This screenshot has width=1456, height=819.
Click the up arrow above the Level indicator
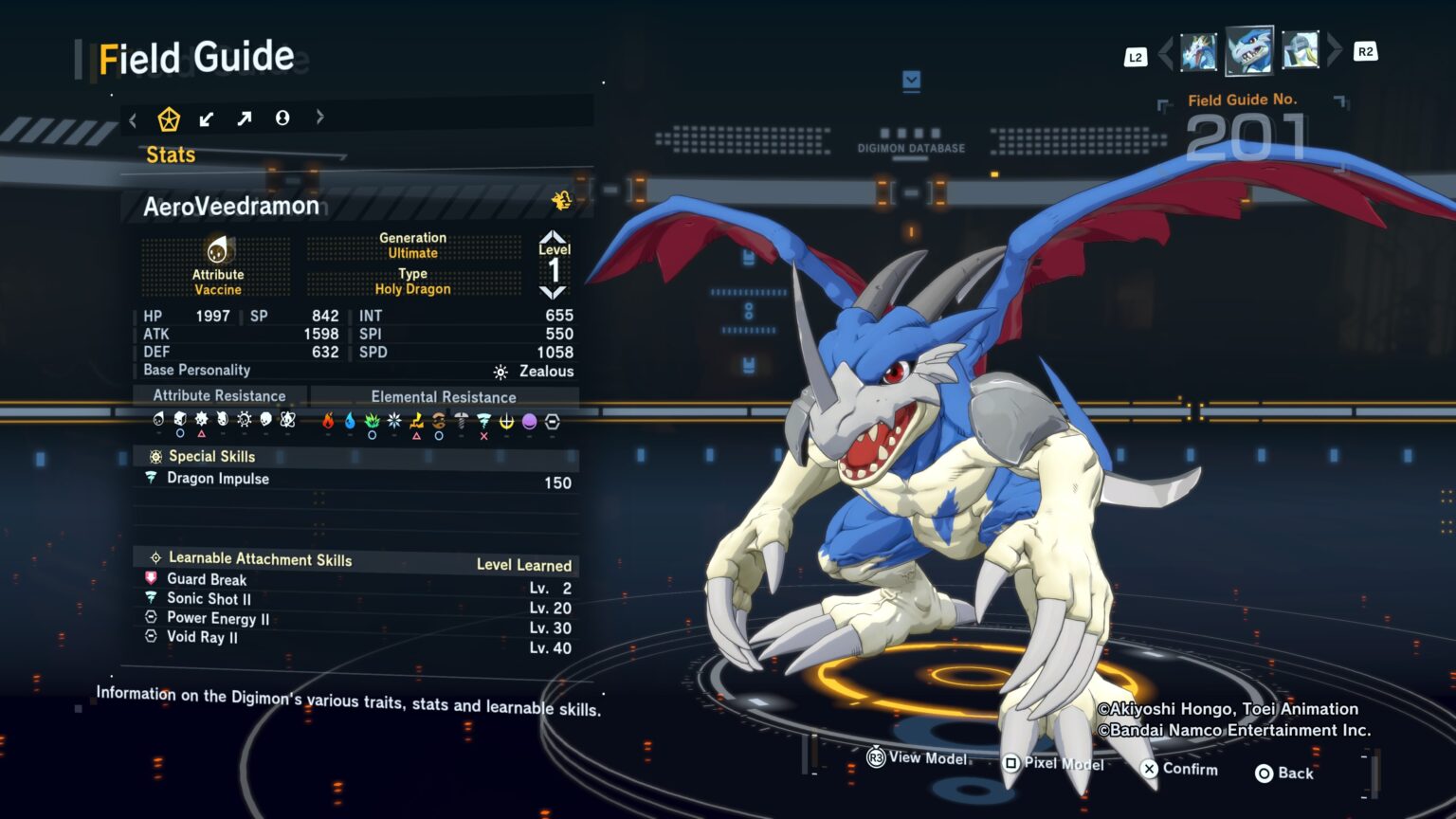point(555,237)
